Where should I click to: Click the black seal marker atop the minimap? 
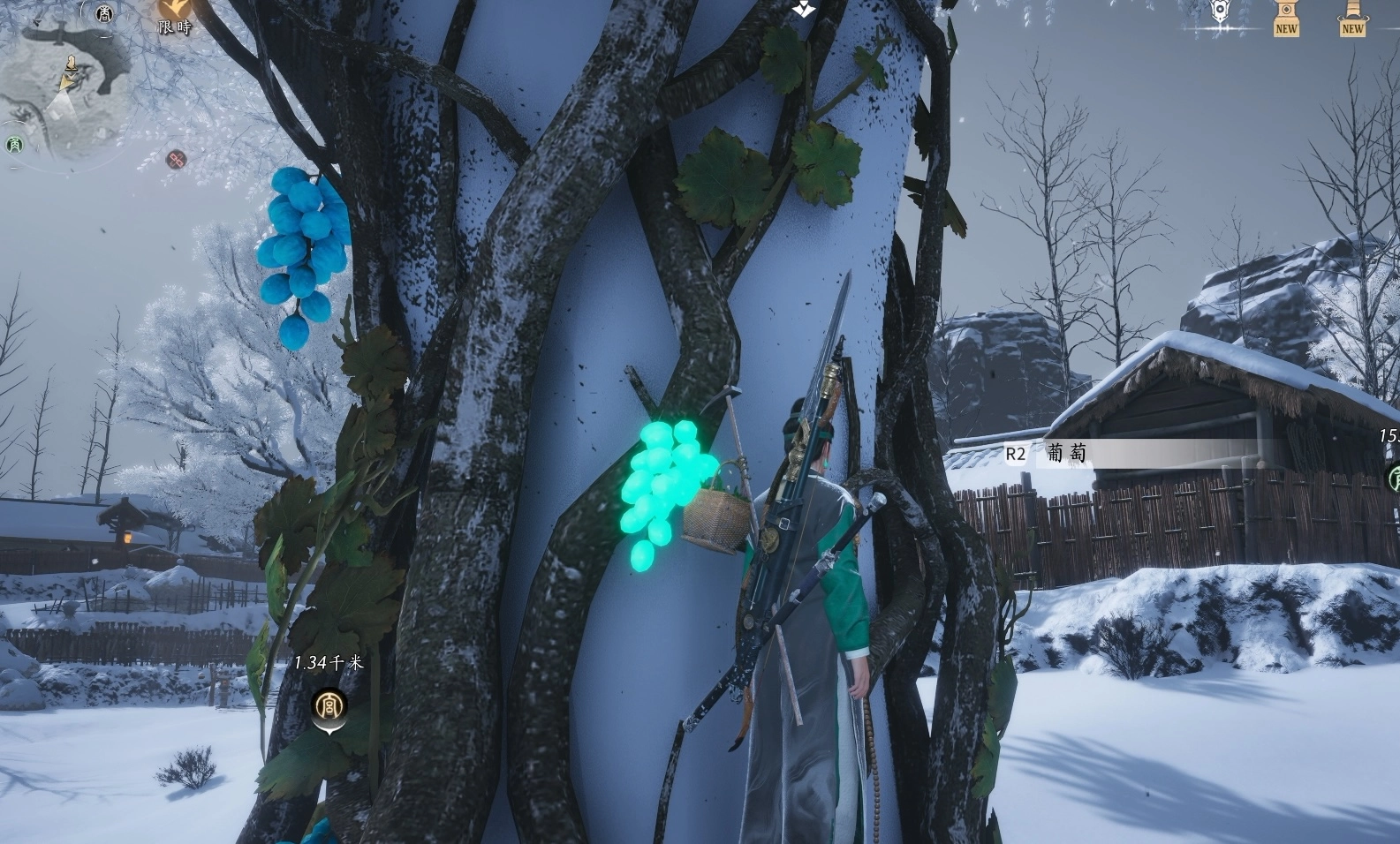pos(105,12)
